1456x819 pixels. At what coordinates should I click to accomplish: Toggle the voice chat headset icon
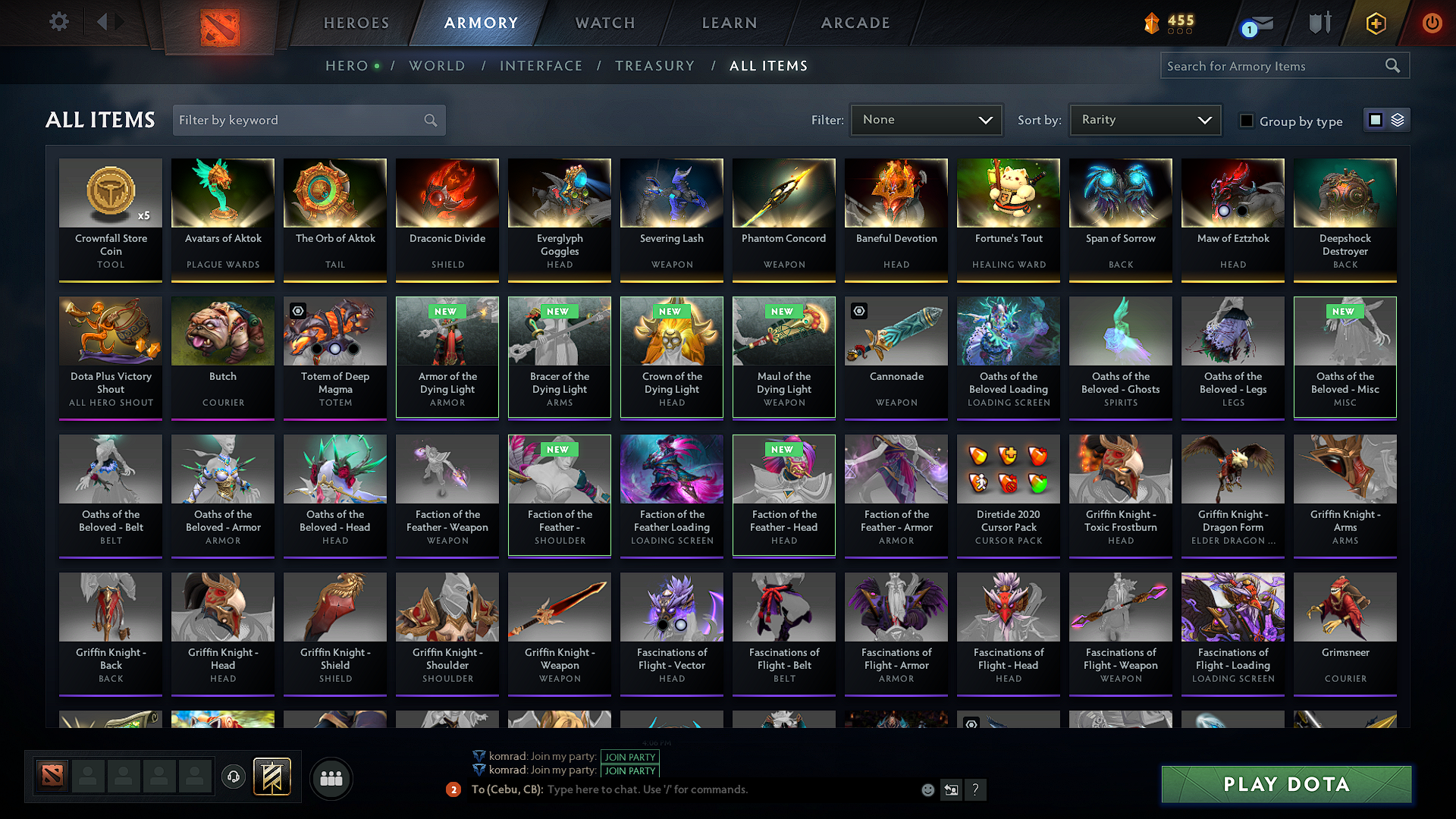(x=234, y=778)
